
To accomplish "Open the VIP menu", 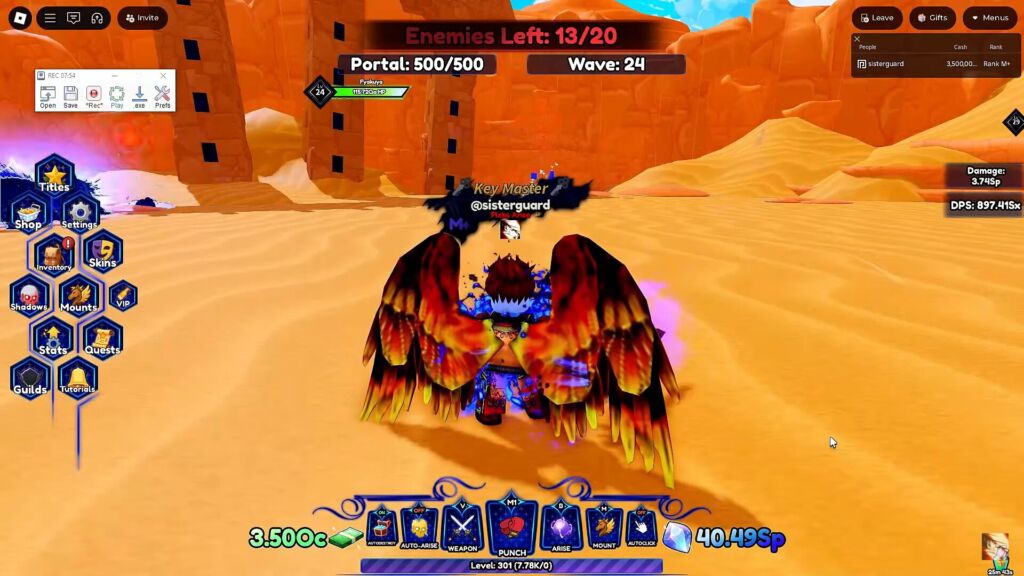I will [x=123, y=296].
